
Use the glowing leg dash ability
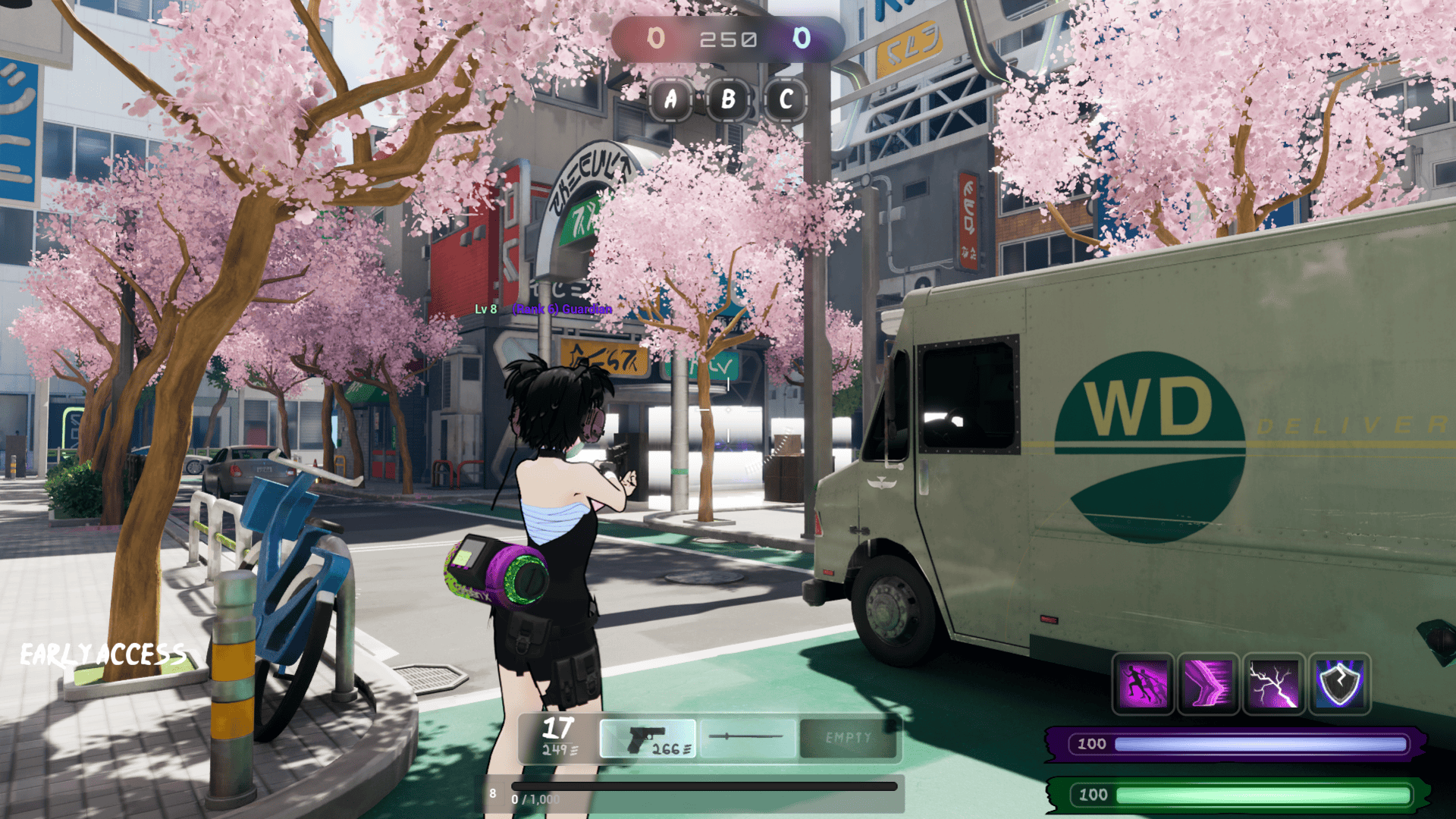click(x=1209, y=684)
